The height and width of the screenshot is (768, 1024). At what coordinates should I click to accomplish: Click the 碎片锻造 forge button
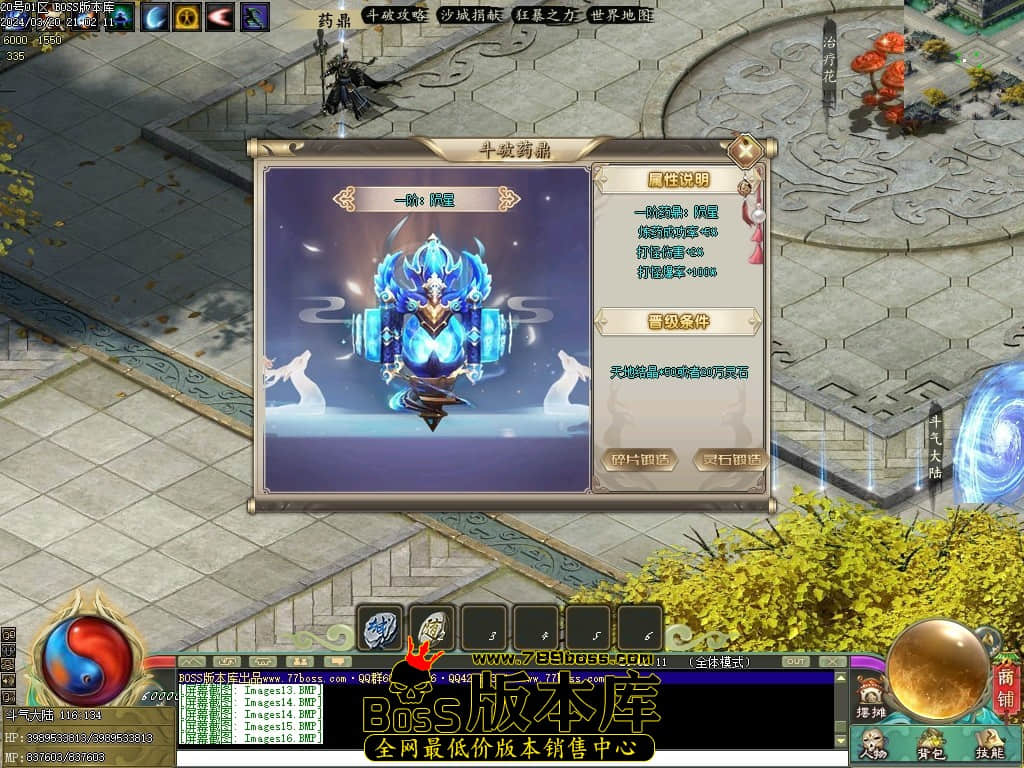(x=640, y=460)
